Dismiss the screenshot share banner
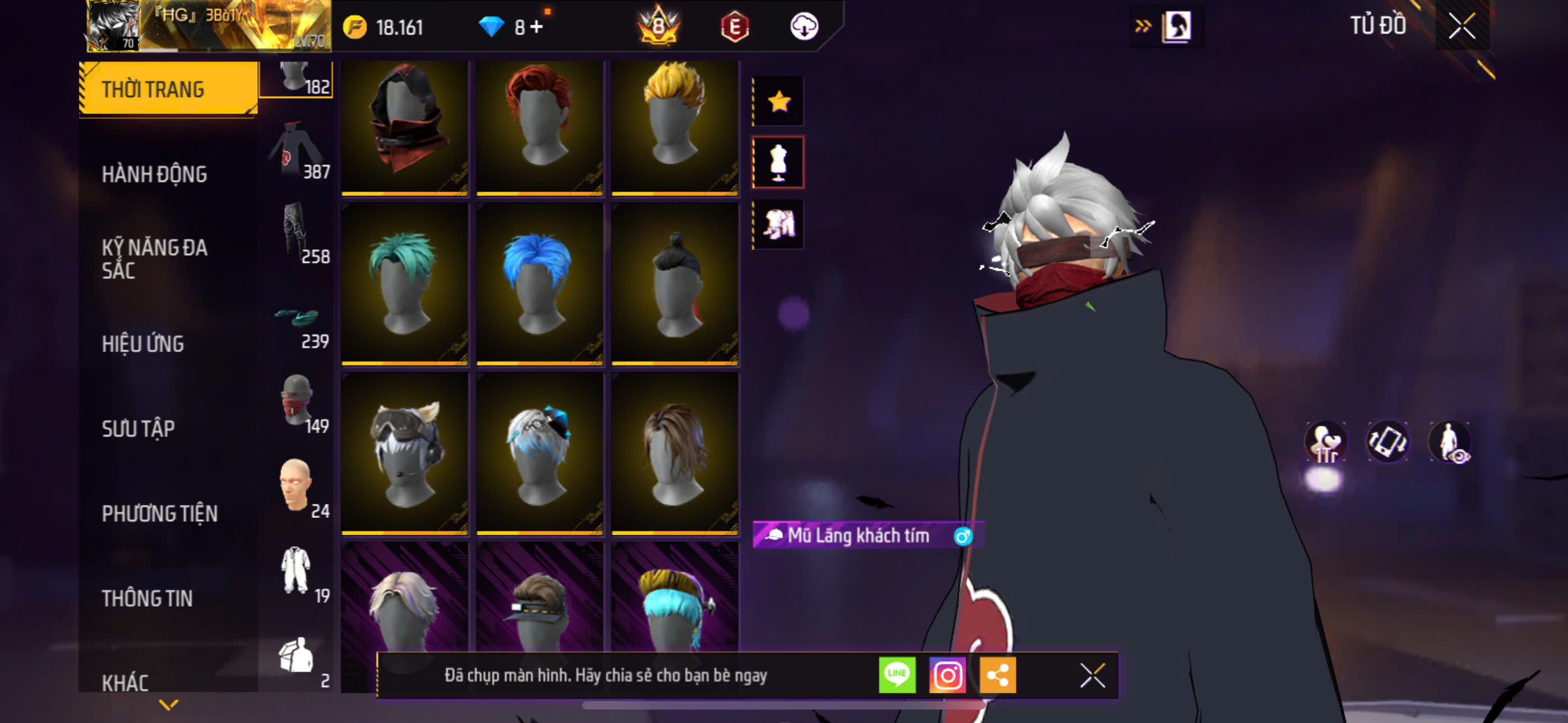Viewport: 1568px width, 723px height. (x=1092, y=675)
